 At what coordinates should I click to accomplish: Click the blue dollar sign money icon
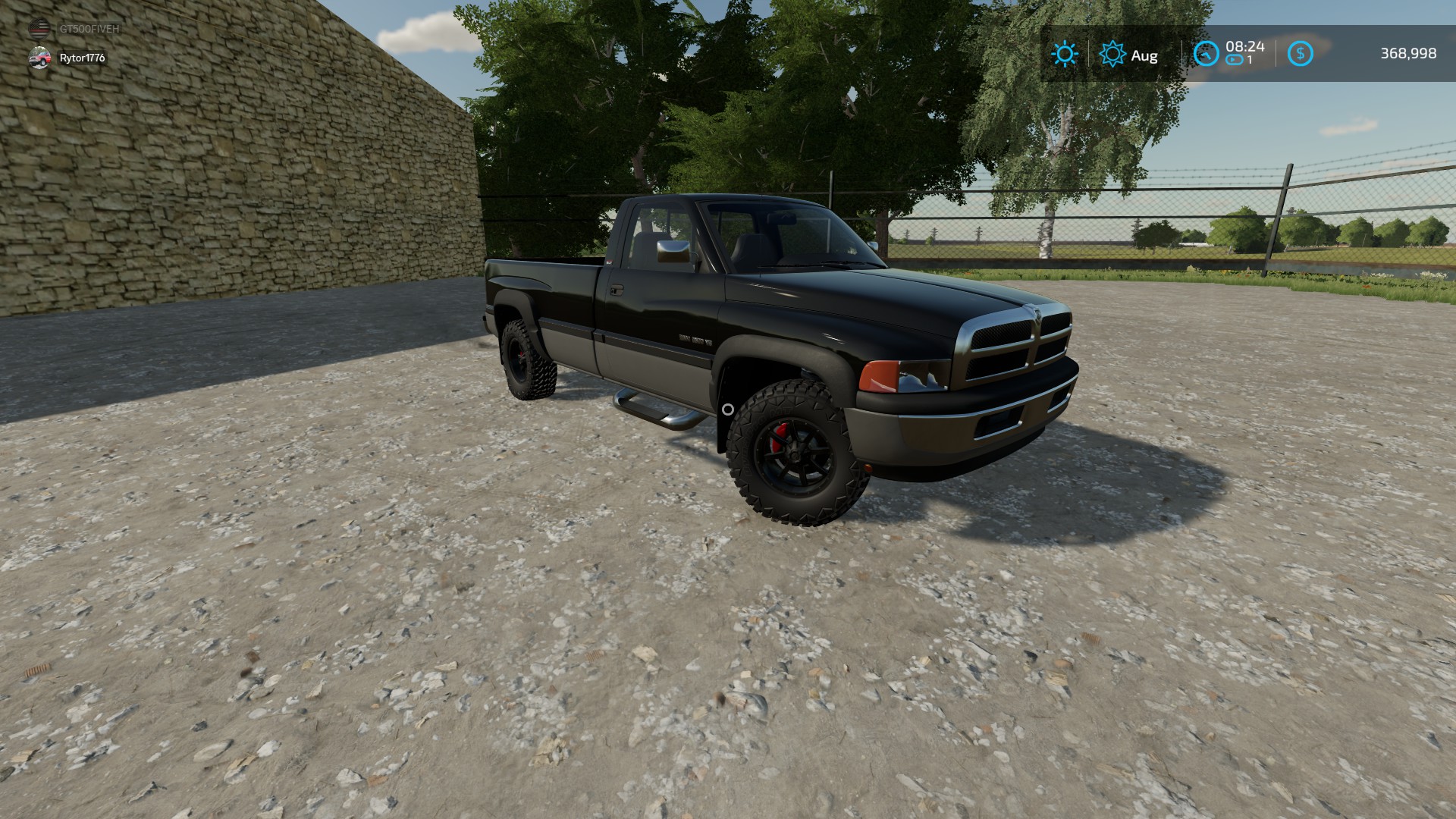(1300, 54)
